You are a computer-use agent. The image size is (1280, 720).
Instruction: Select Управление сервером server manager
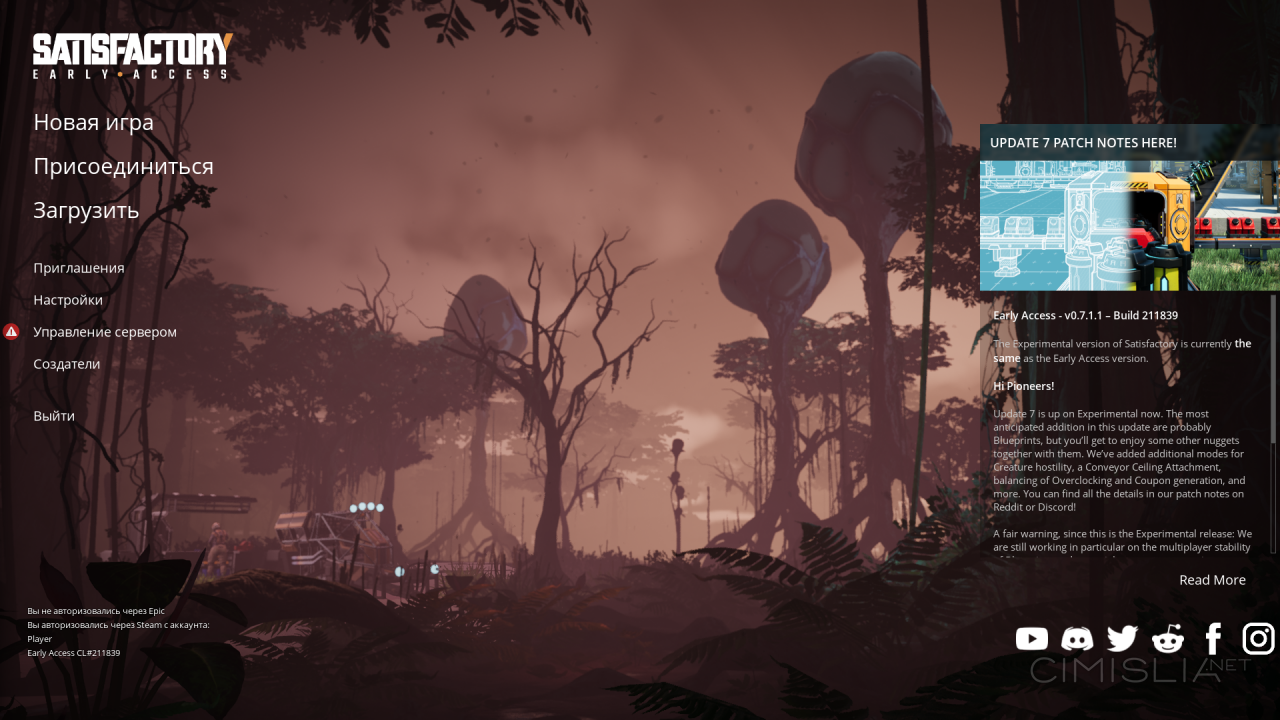[105, 332]
